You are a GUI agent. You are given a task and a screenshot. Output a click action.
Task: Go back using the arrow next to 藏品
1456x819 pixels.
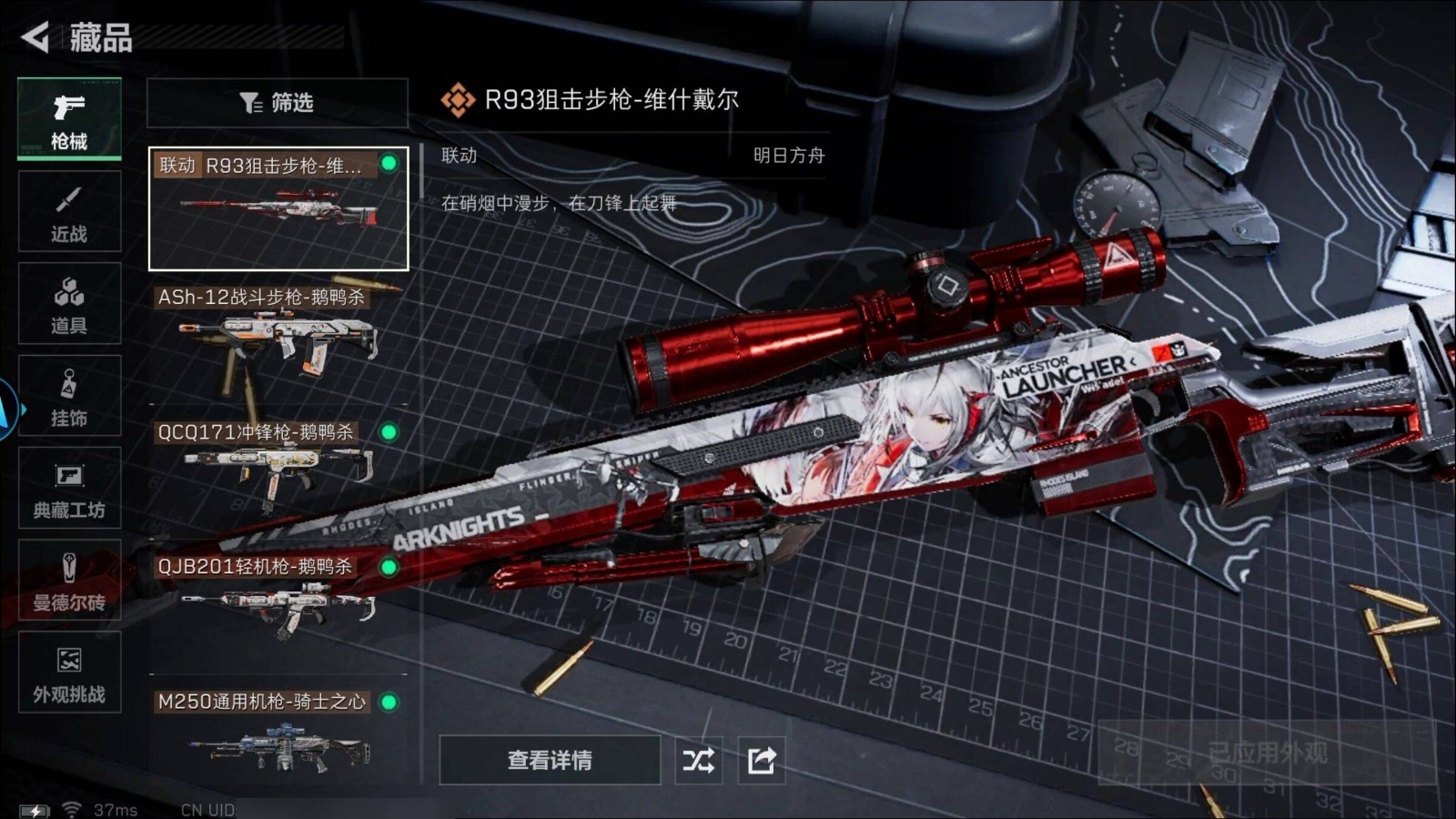coord(35,37)
